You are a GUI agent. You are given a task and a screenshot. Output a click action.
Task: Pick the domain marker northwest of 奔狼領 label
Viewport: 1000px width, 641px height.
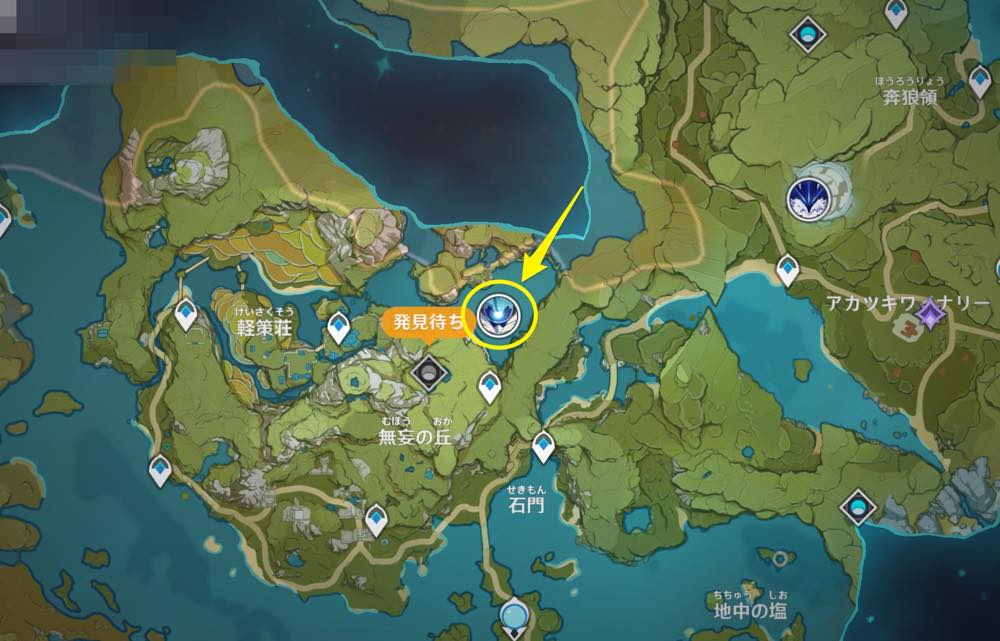tap(806, 36)
